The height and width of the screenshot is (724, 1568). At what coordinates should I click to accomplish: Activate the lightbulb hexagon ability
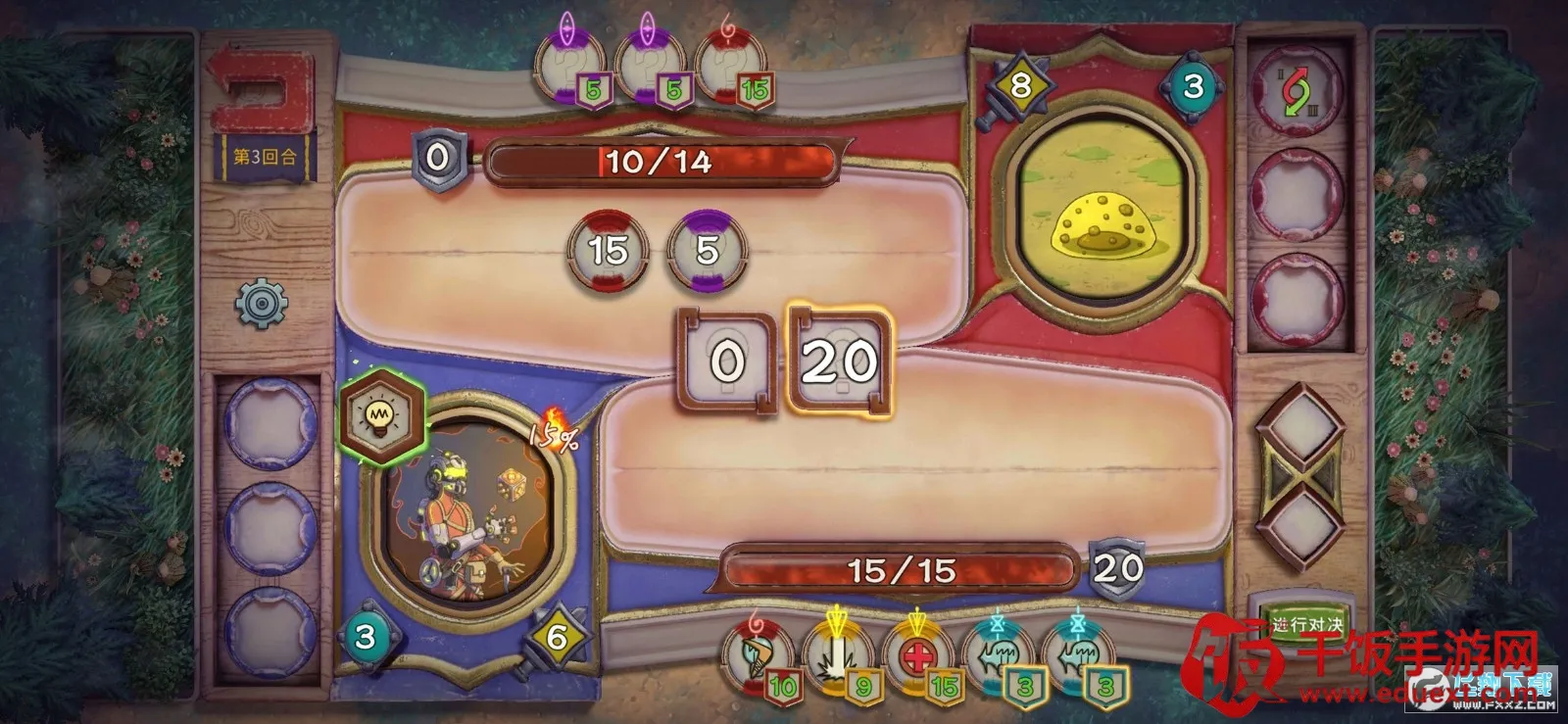point(380,417)
